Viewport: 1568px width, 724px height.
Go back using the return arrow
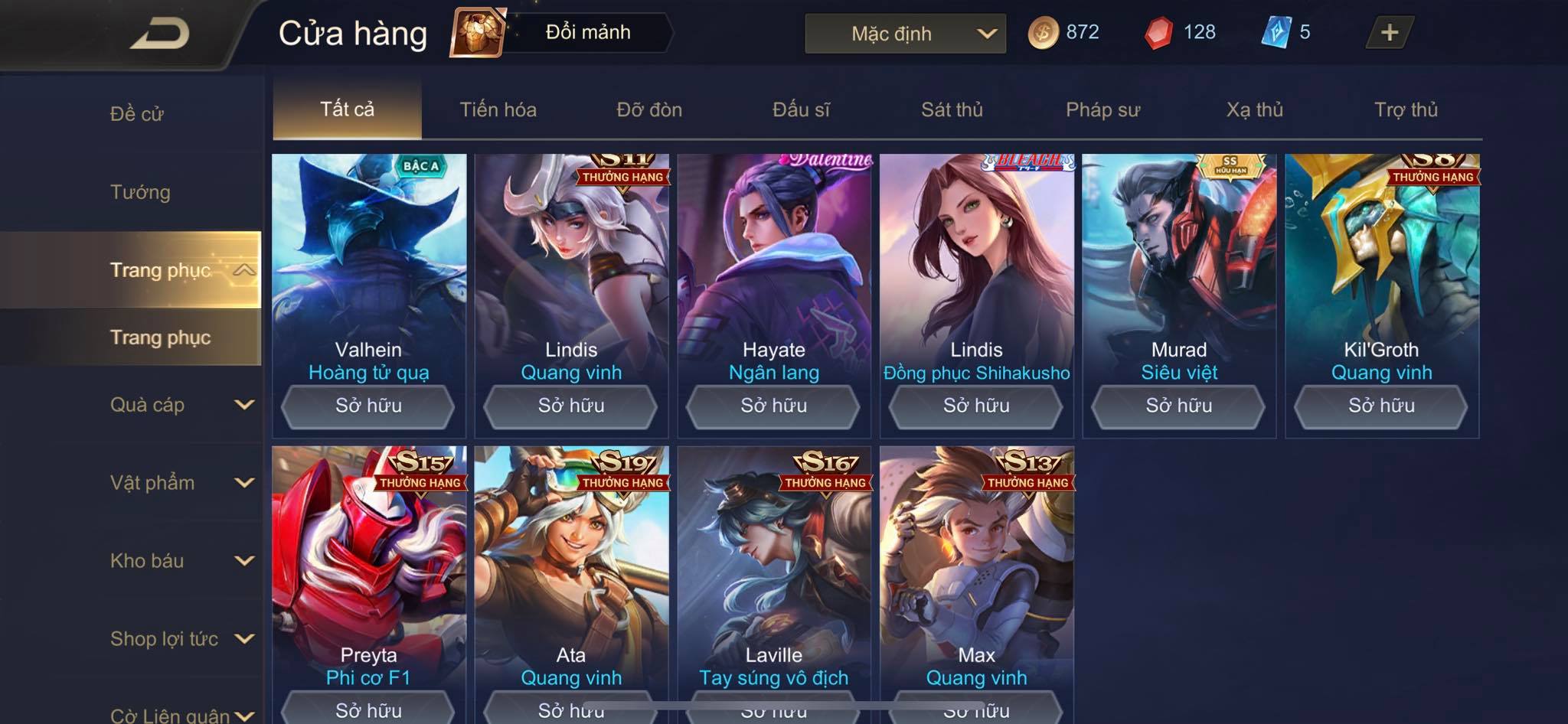click(159, 34)
